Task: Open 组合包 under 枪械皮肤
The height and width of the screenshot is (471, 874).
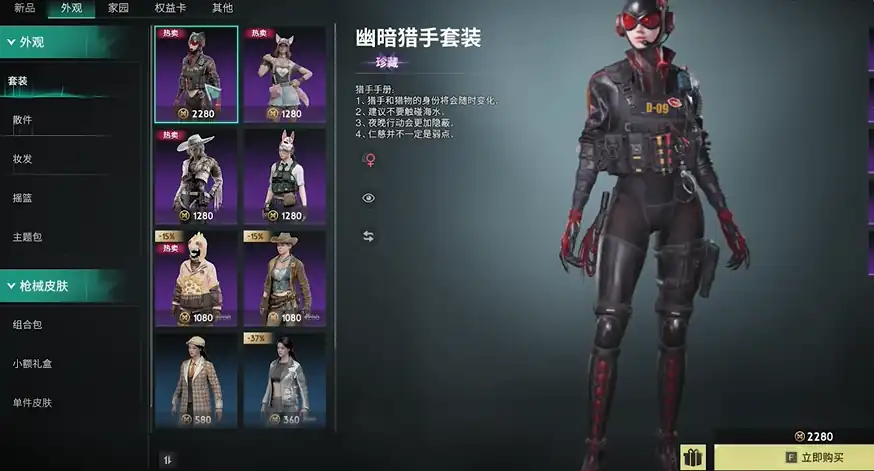Action: [x=26, y=325]
